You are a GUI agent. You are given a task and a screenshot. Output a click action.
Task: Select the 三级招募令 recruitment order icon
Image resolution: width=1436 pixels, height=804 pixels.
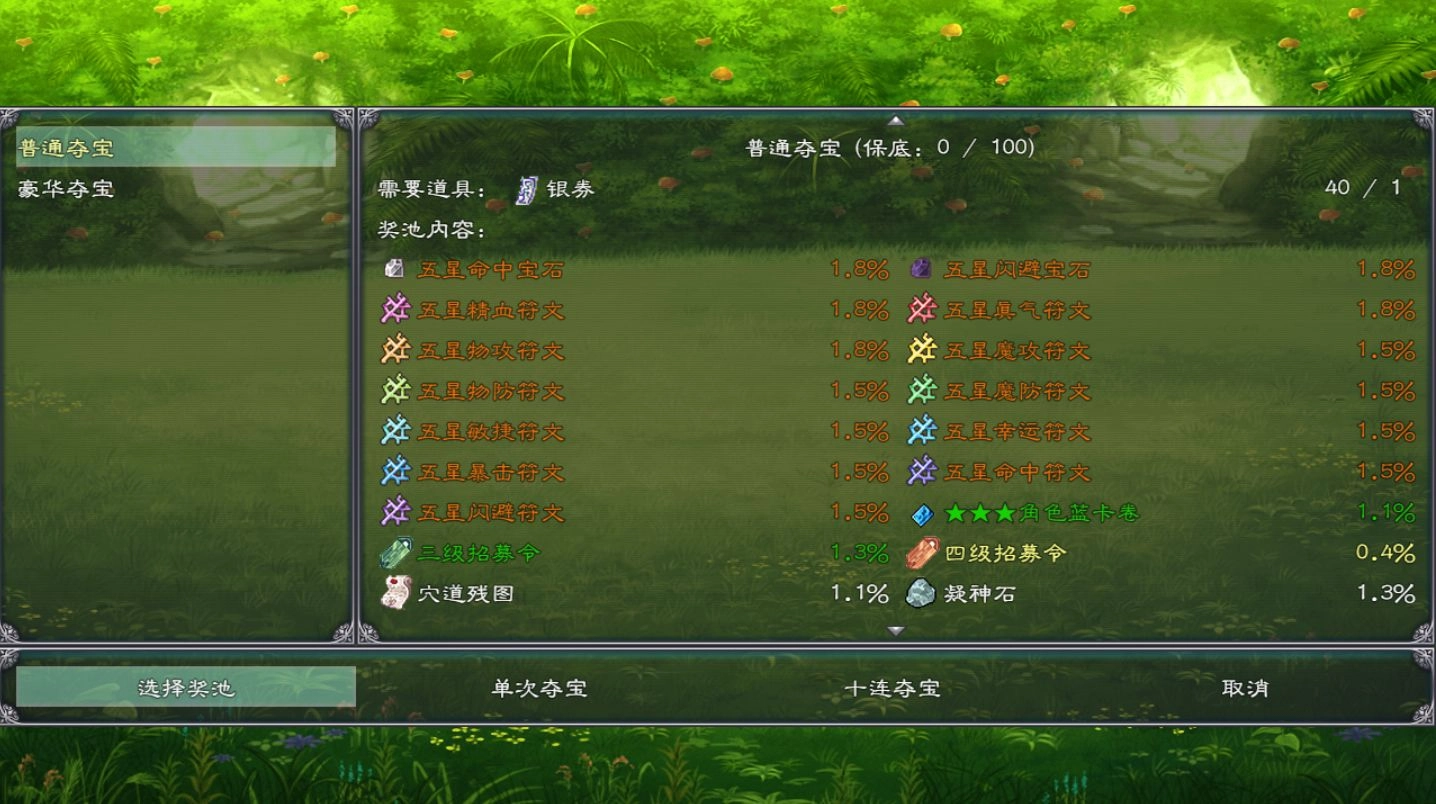point(394,552)
